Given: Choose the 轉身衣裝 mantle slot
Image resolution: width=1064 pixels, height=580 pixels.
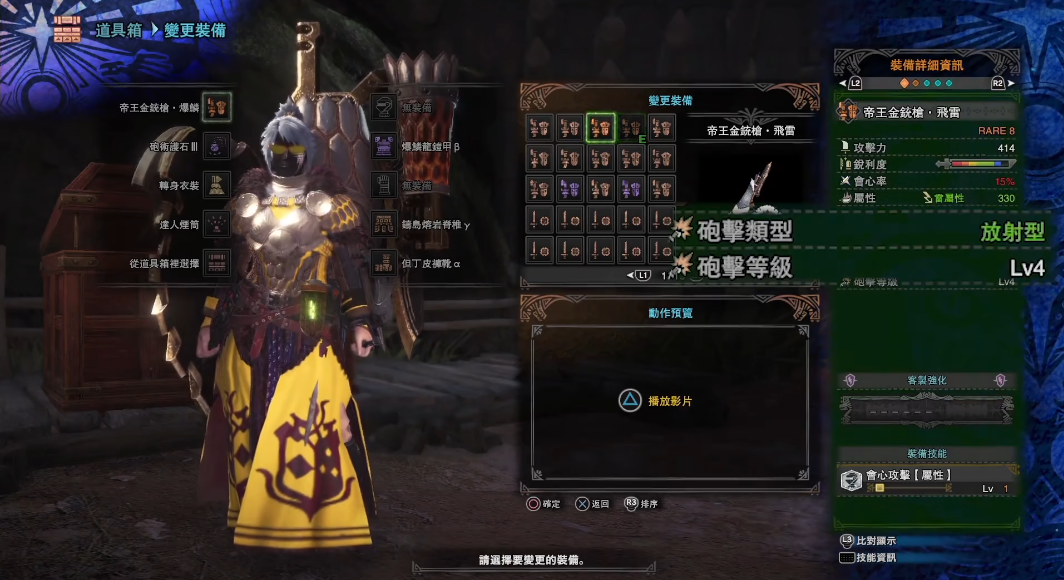Looking at the screenshot, I should (x=217, y=184).
